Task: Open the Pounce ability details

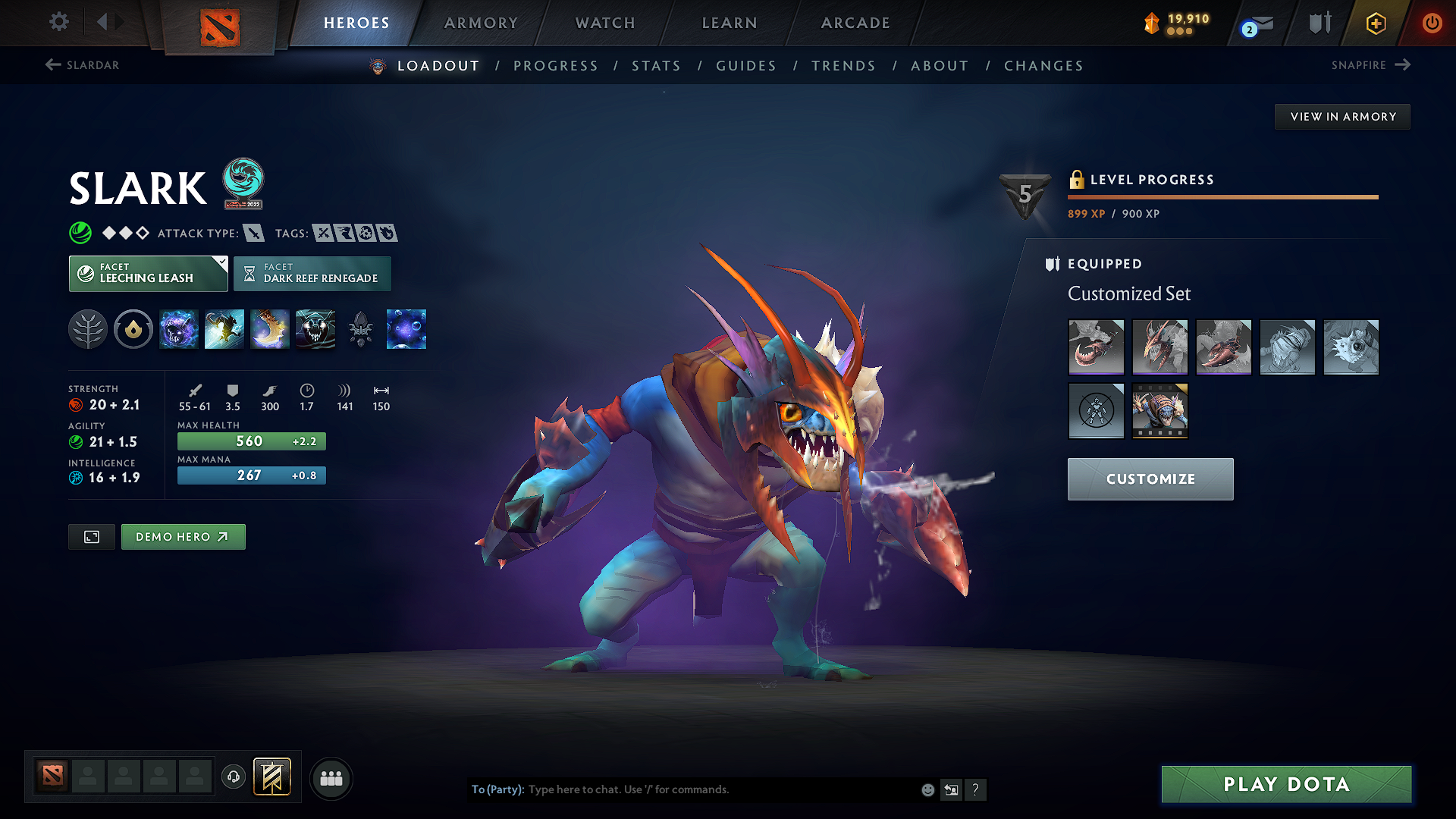Action: click(x=224, y=329)
